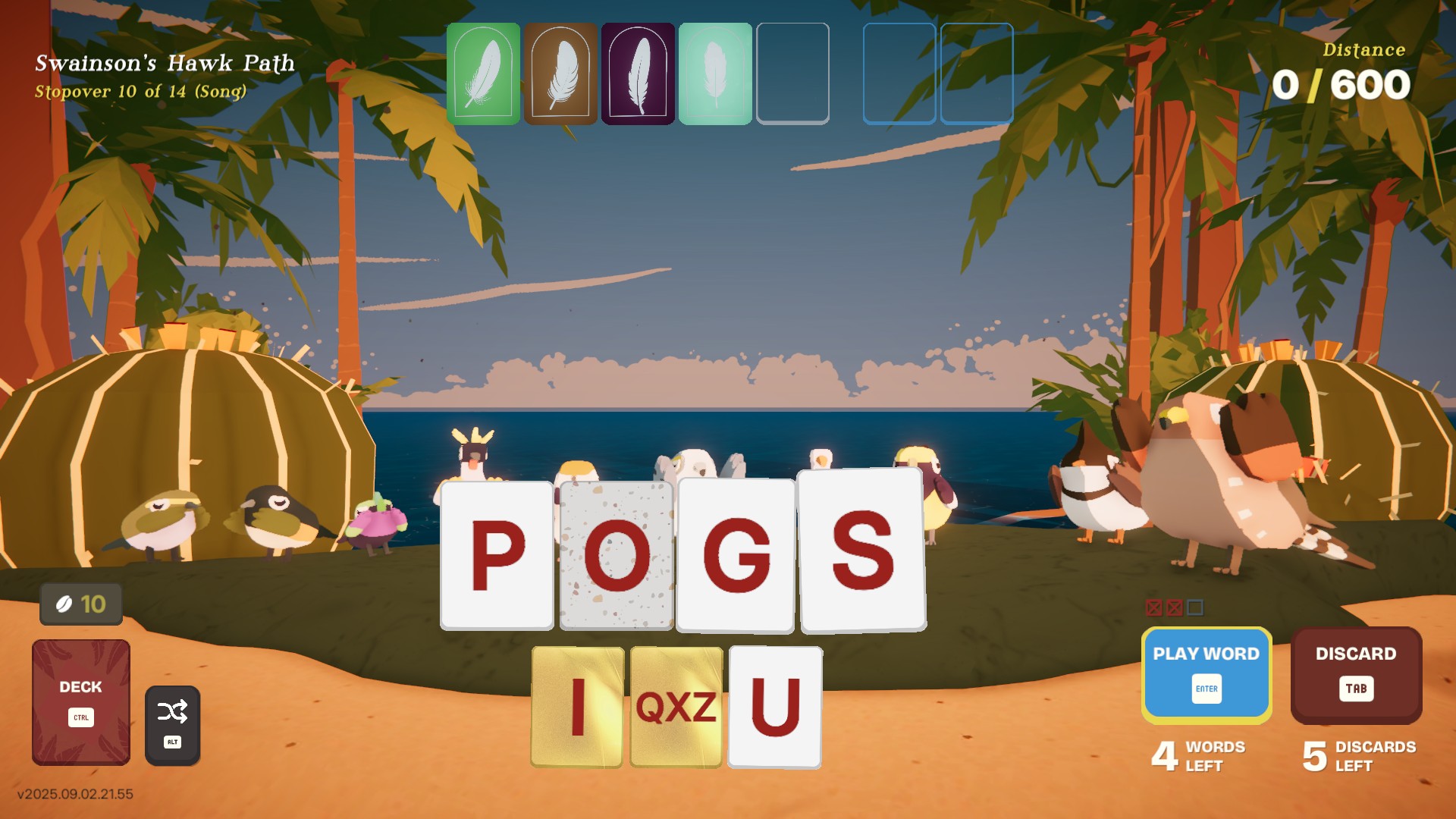Select the brown feather card
This screenshot has height=819, width=1456.
pyautogui.click(x=562, y=74)
